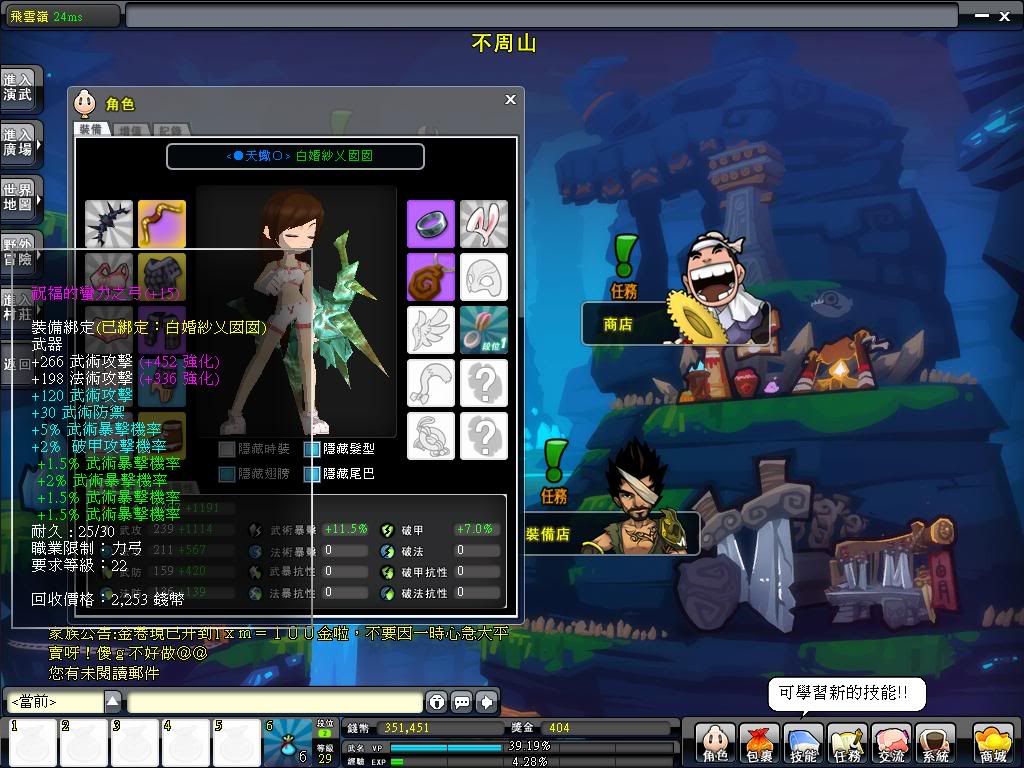
Task: Select the golden bow equipment slot
Action: click(x=161, y=223)
